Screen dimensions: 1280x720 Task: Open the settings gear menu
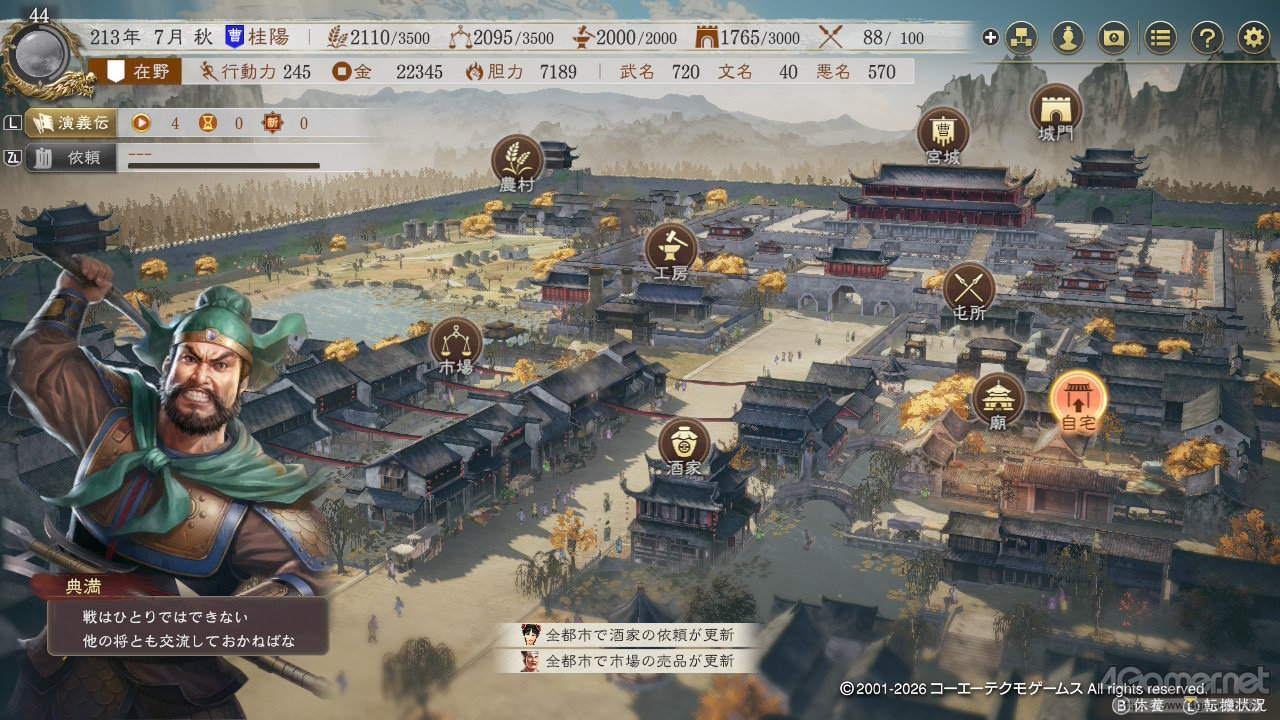coord(1253,38)
